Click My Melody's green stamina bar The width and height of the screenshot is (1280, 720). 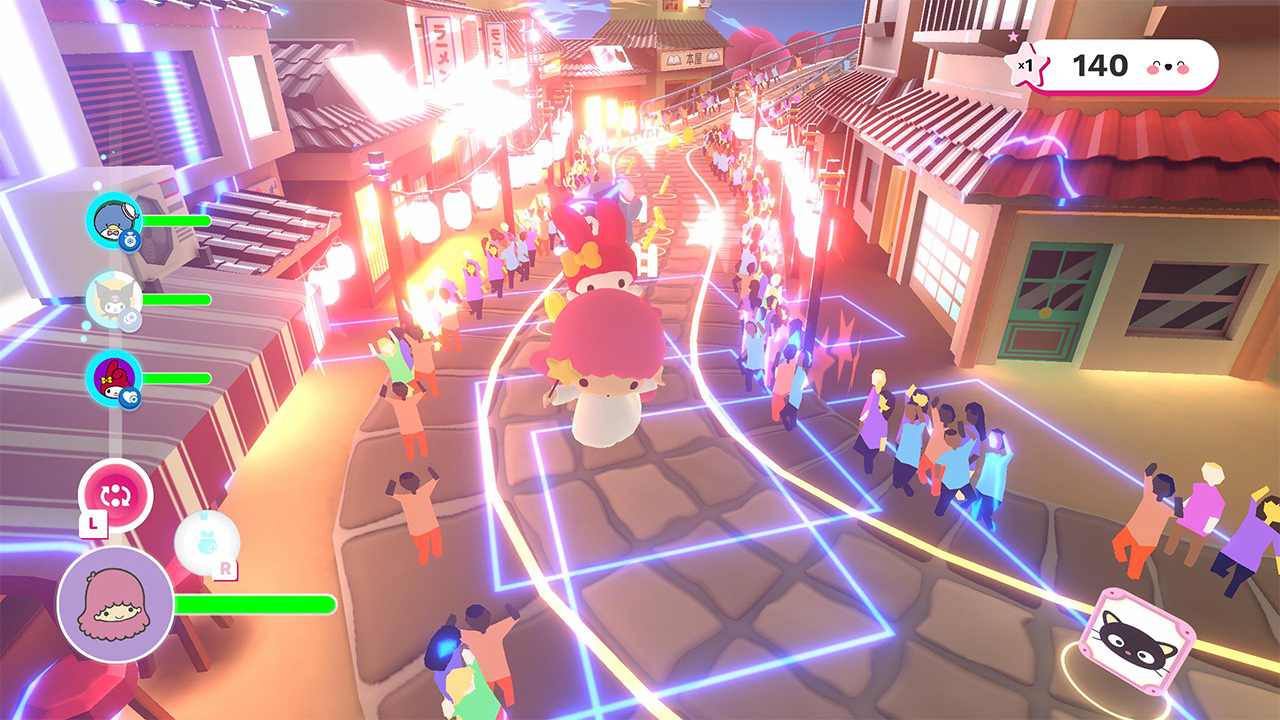click(175, 377)
